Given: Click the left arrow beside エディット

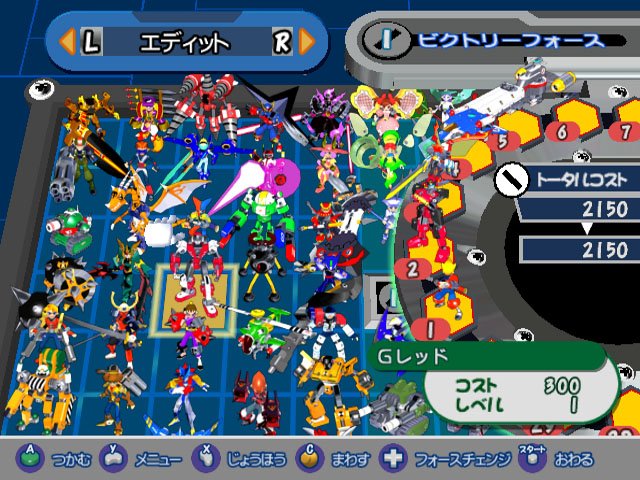Looking at the screenshot, I should point(66,42).
